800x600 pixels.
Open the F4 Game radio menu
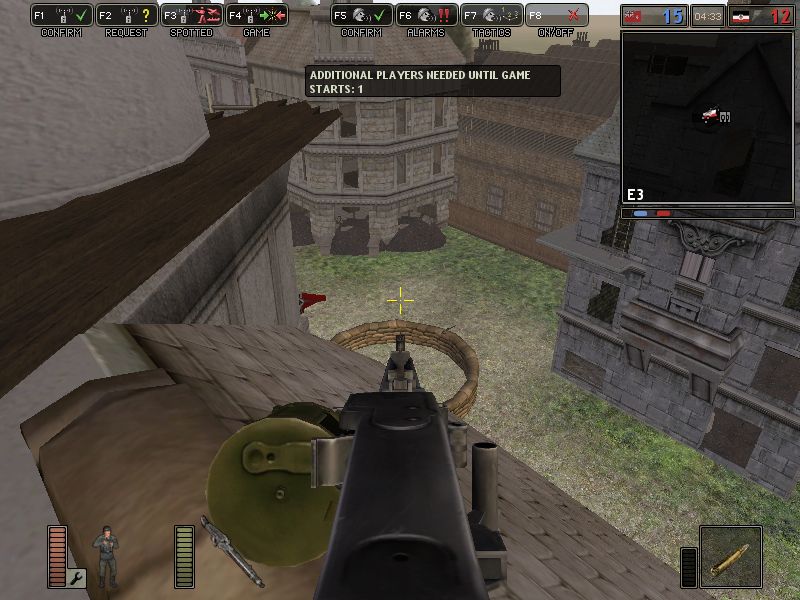[256, 16]
